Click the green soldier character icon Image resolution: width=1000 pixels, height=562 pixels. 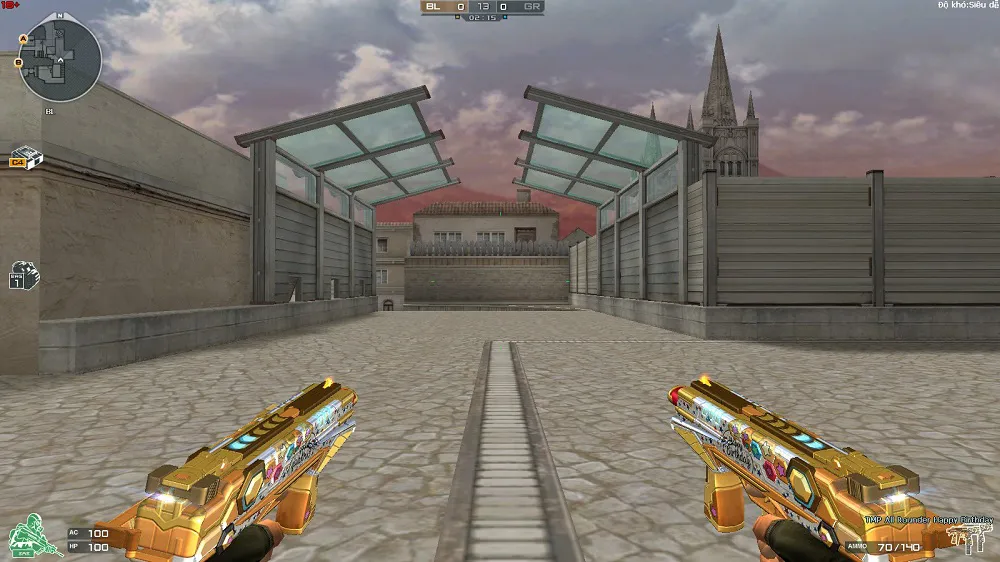33,536
